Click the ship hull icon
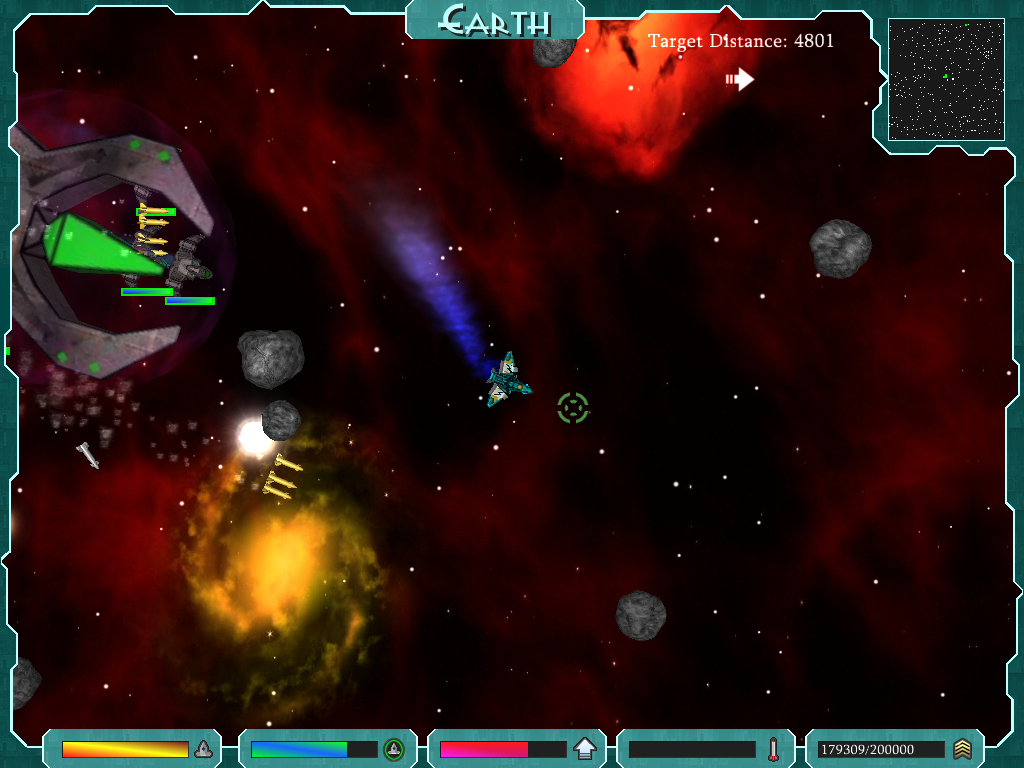The image size is (1024, 768). click(x=203, y=749)
